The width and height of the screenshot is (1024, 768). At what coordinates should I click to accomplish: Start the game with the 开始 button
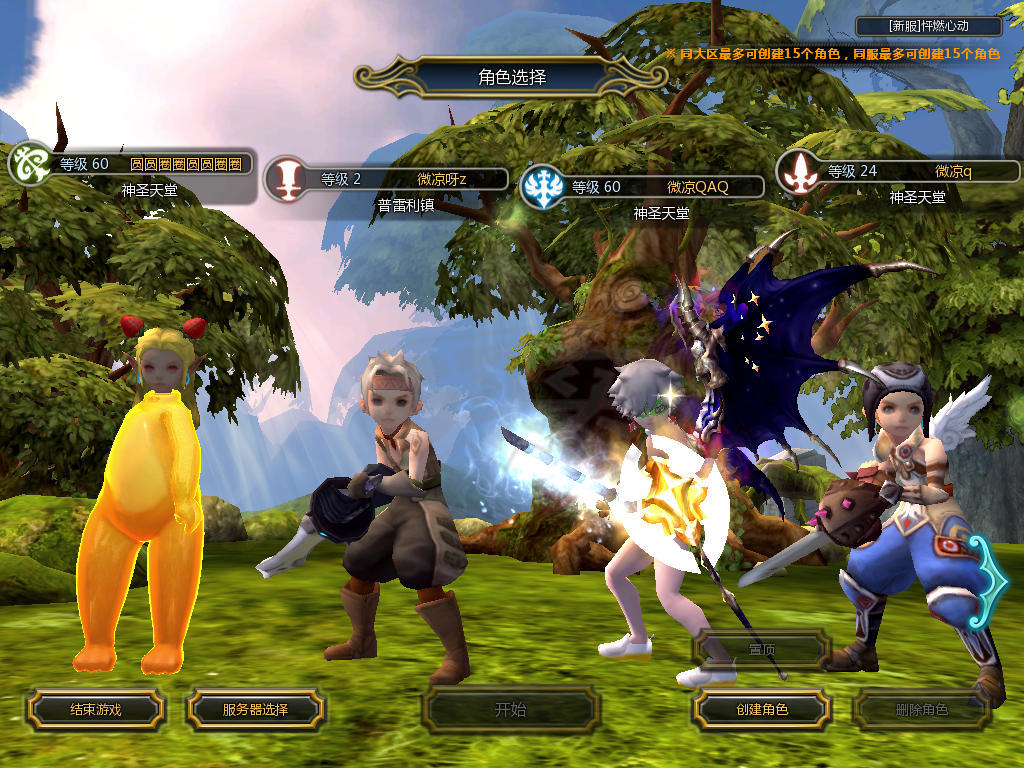(x=510, y=710)
